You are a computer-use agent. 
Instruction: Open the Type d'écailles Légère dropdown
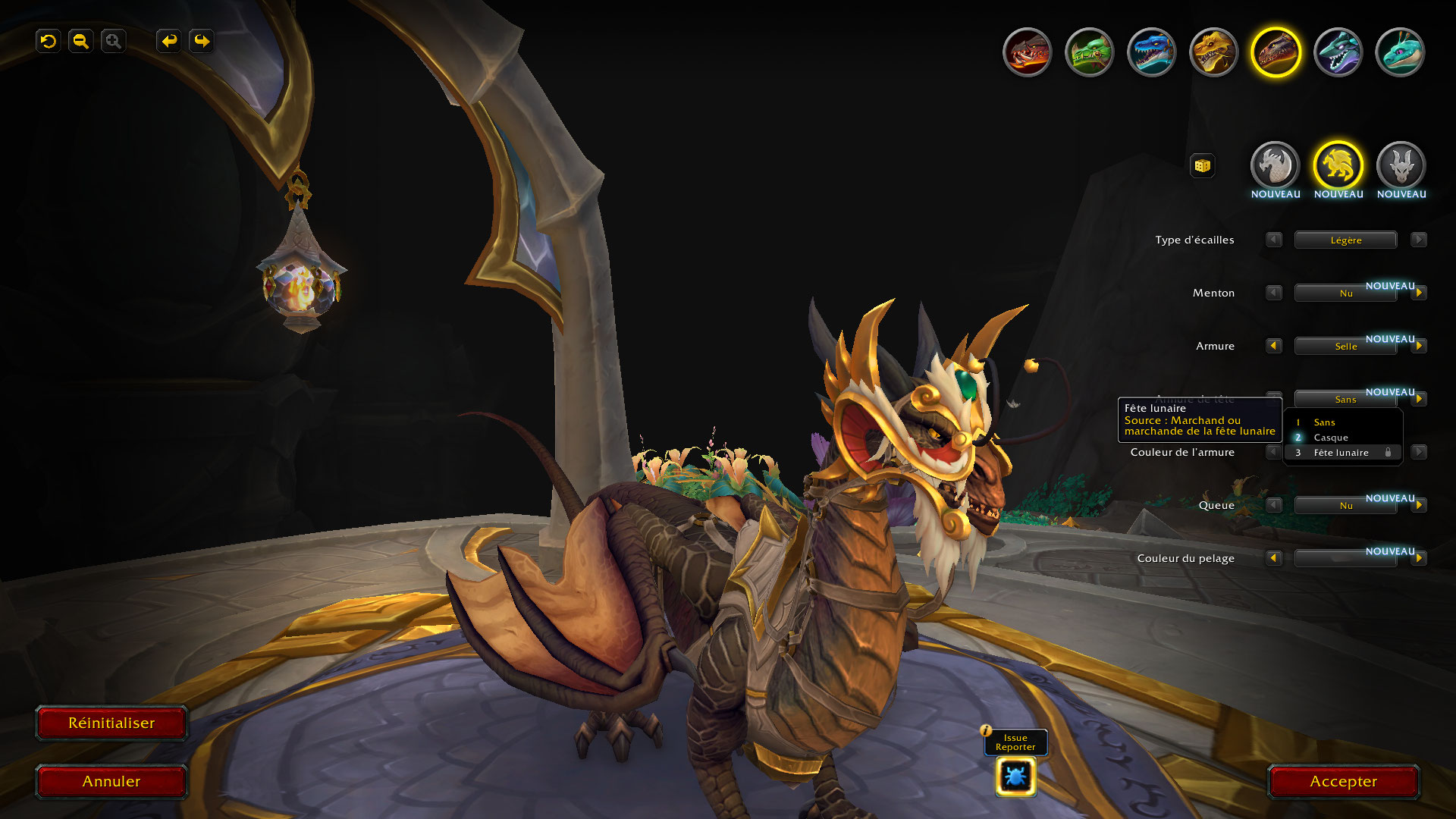(x=1345, y=240)
